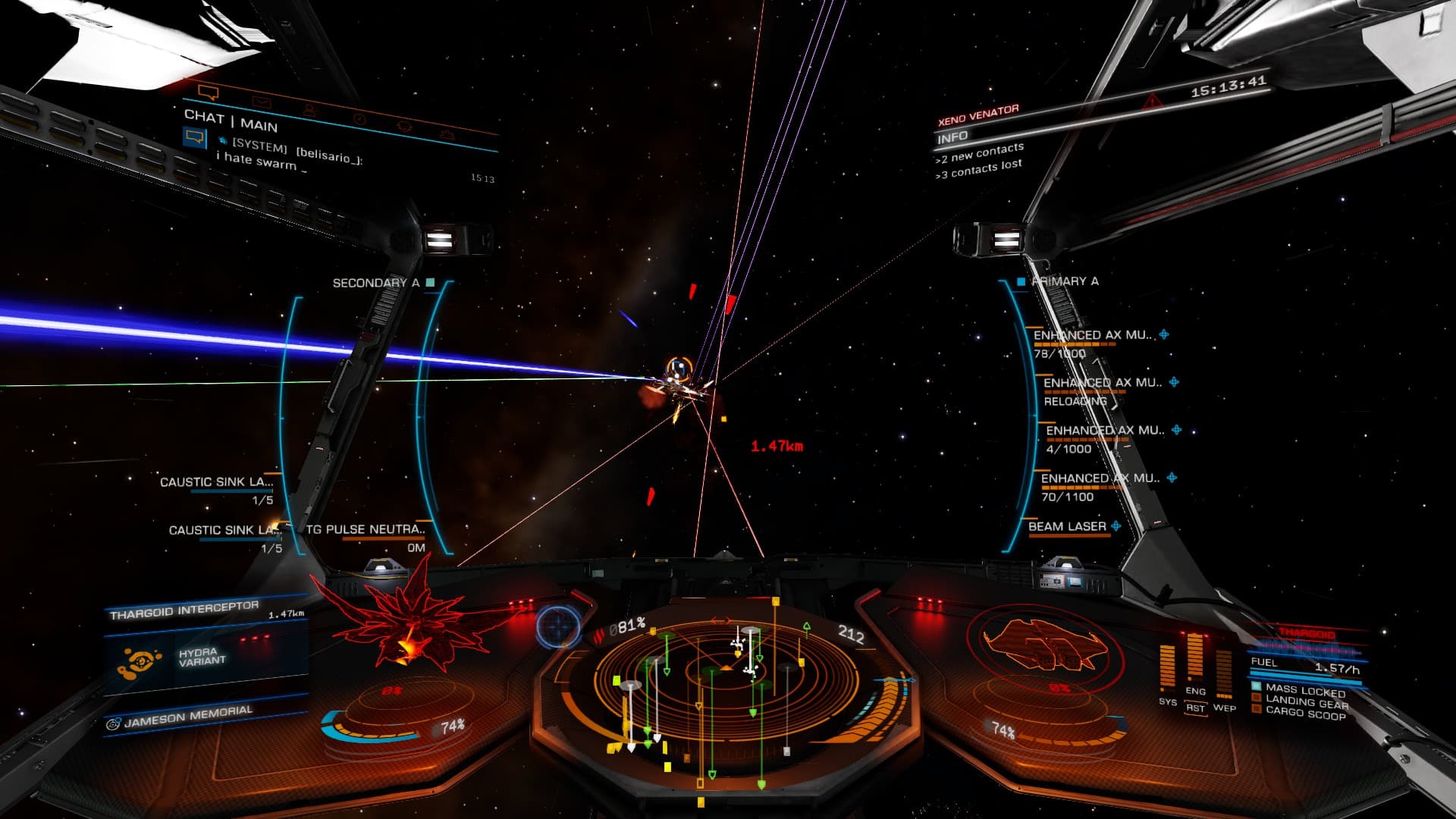Switch to the chat speech-bubble tab

pos(208,93)
